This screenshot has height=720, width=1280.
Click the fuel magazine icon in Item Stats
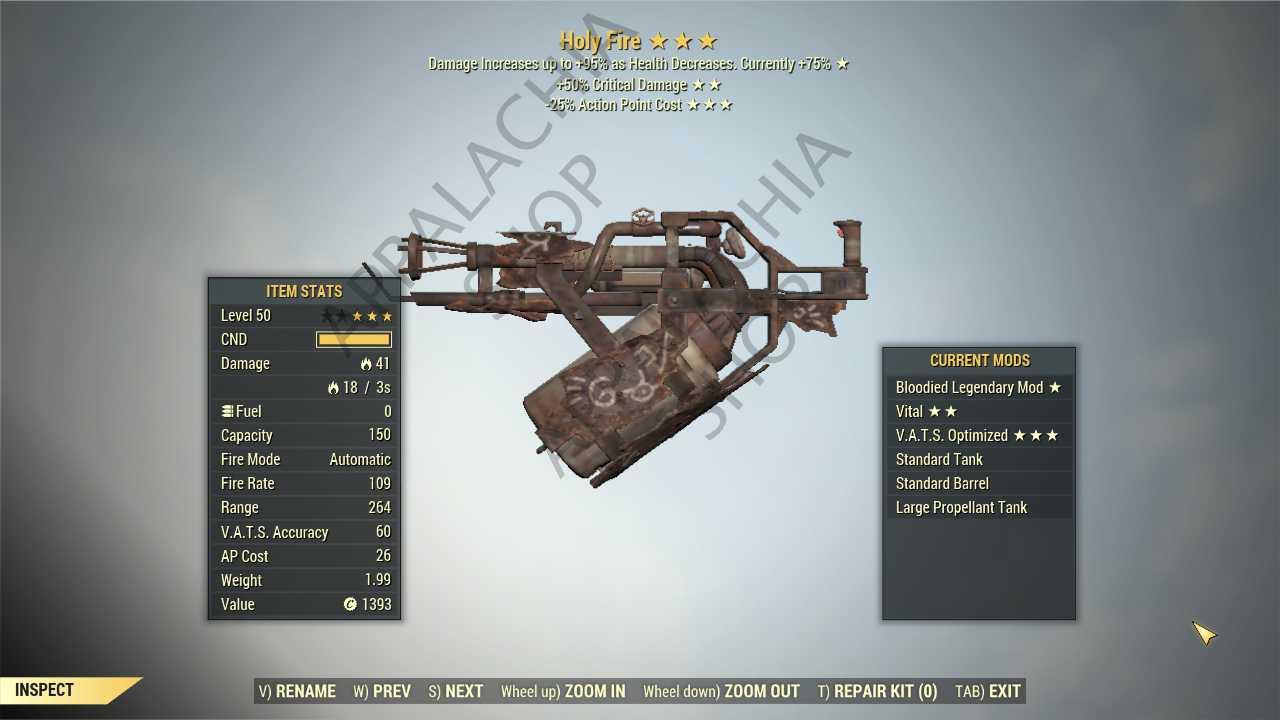(x=226, y=411)
